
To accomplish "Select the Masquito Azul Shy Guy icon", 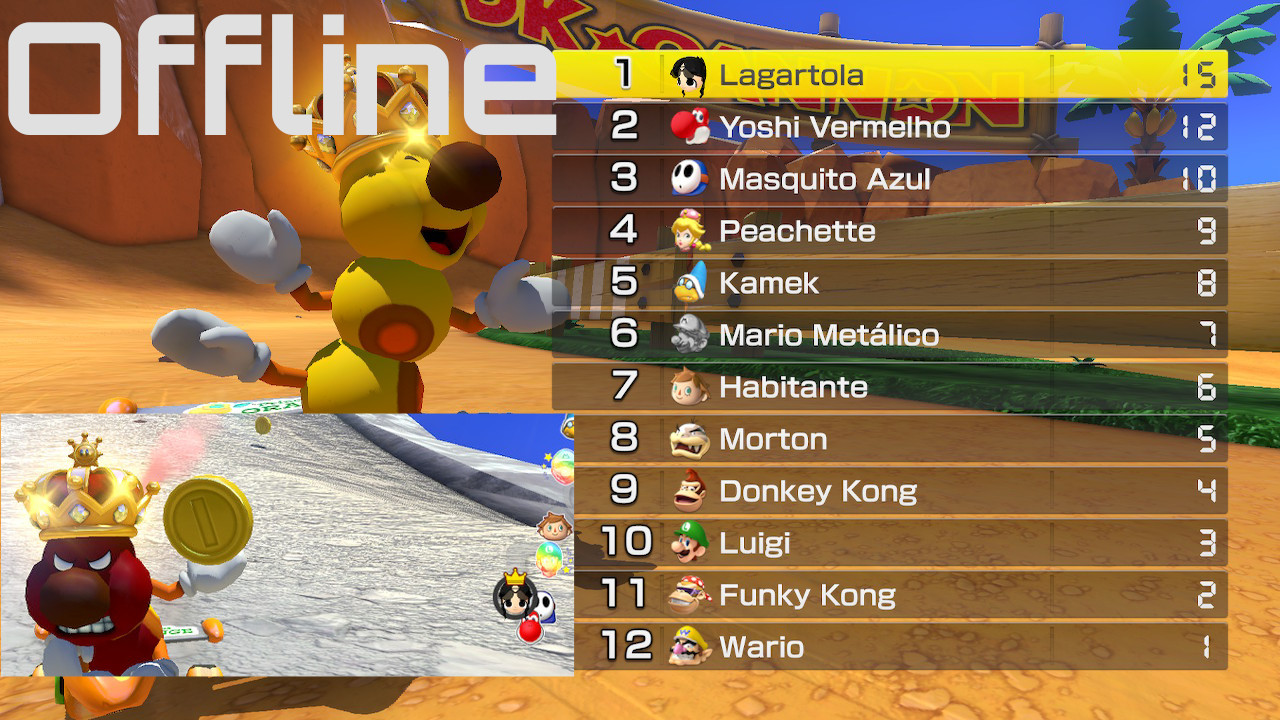I will pos(691,180).
